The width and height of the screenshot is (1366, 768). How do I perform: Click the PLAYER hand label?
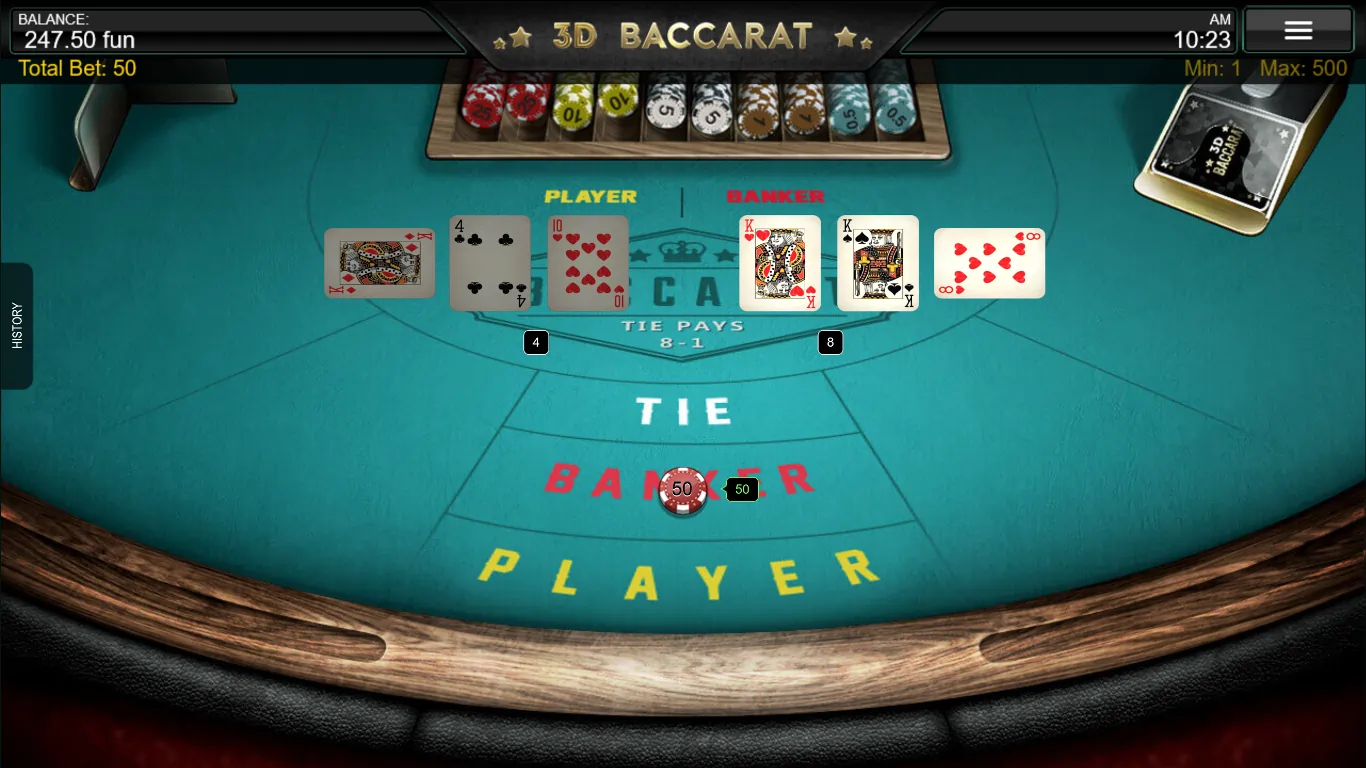point(589,196)
